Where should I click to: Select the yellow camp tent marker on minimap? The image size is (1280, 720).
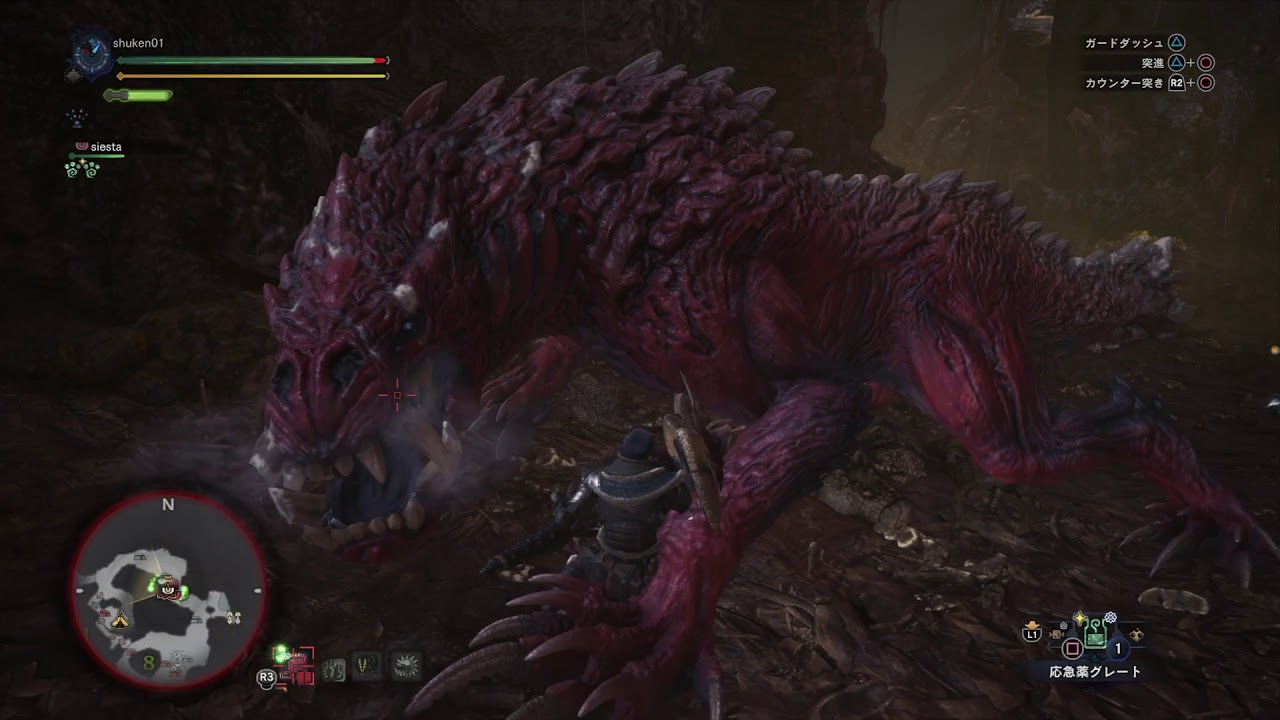coord(120,620)
